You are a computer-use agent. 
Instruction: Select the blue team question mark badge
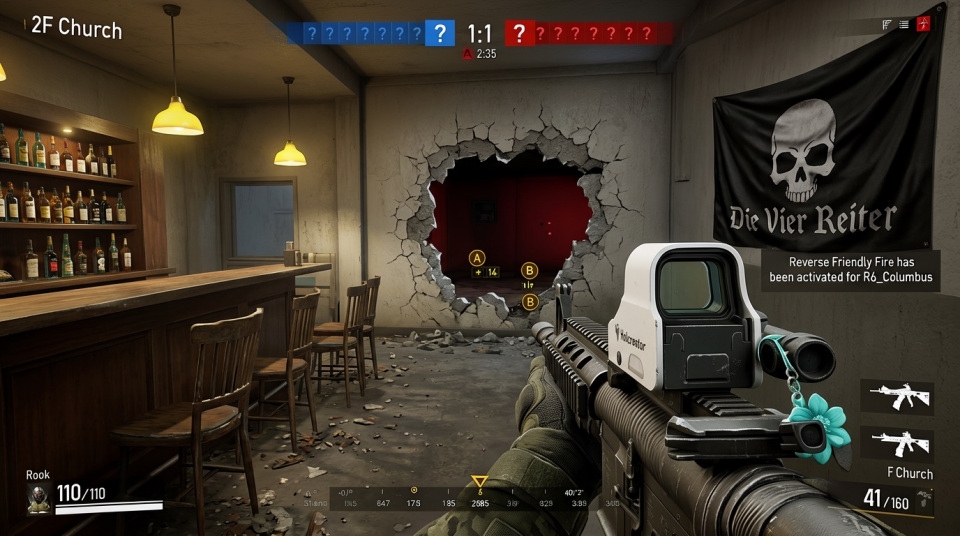[x=439, y=33]
